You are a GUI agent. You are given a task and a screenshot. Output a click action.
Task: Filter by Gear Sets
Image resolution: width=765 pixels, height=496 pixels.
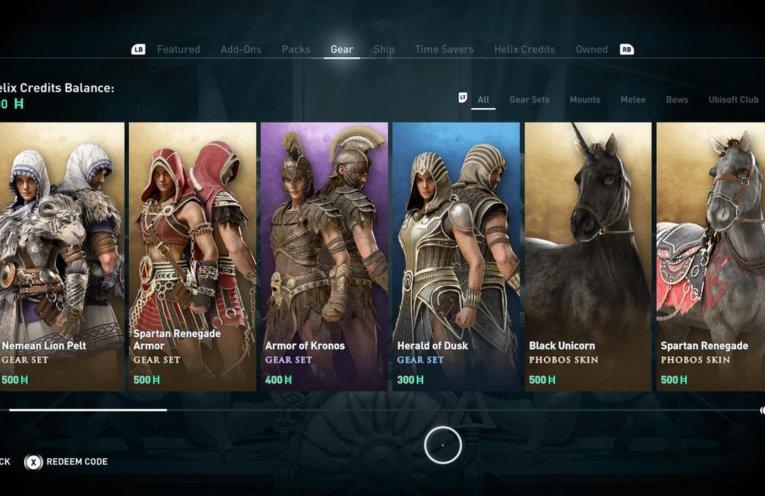(529, 100)
